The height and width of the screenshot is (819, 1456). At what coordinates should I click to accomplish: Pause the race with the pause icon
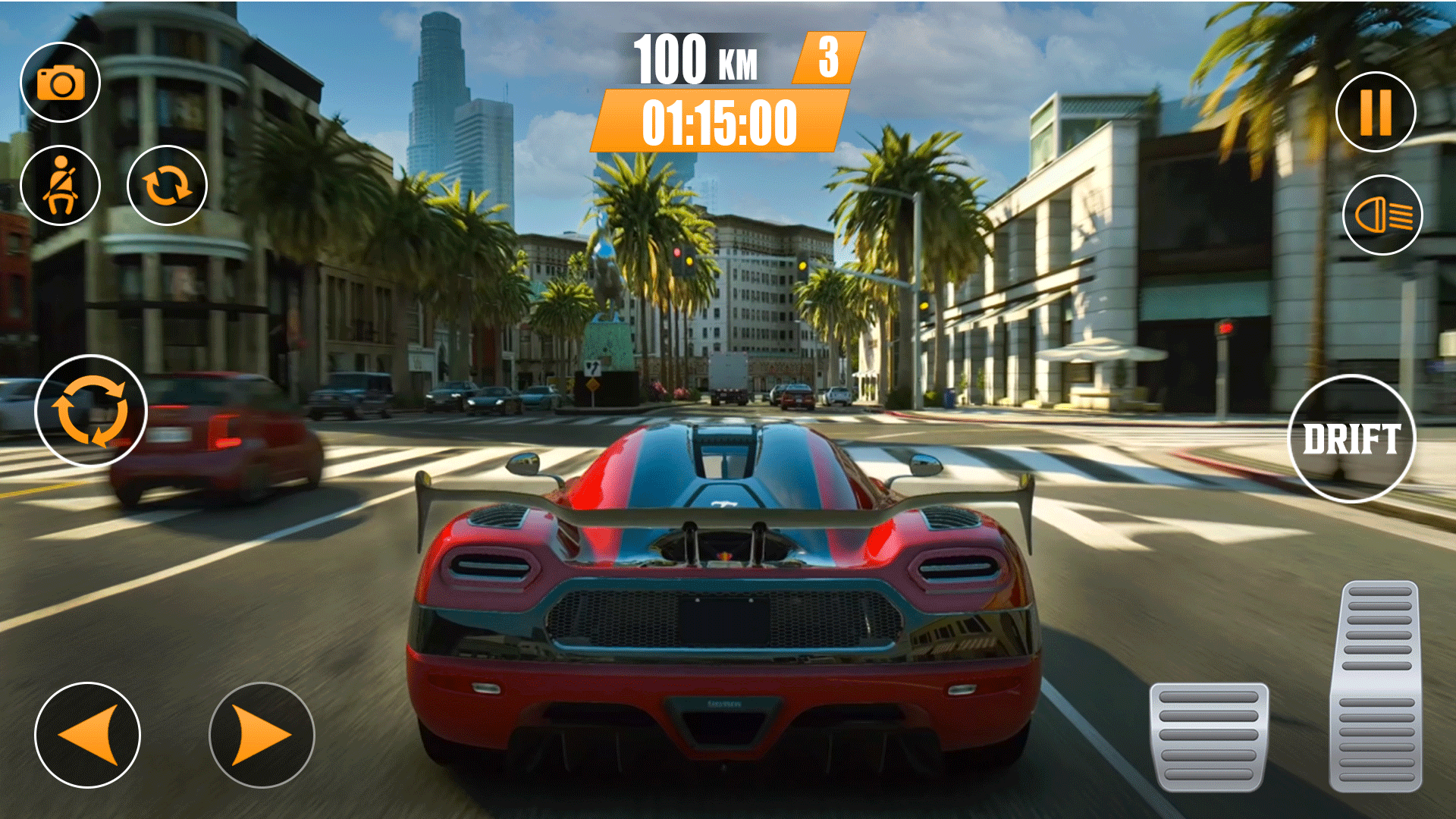[1377, 111]
